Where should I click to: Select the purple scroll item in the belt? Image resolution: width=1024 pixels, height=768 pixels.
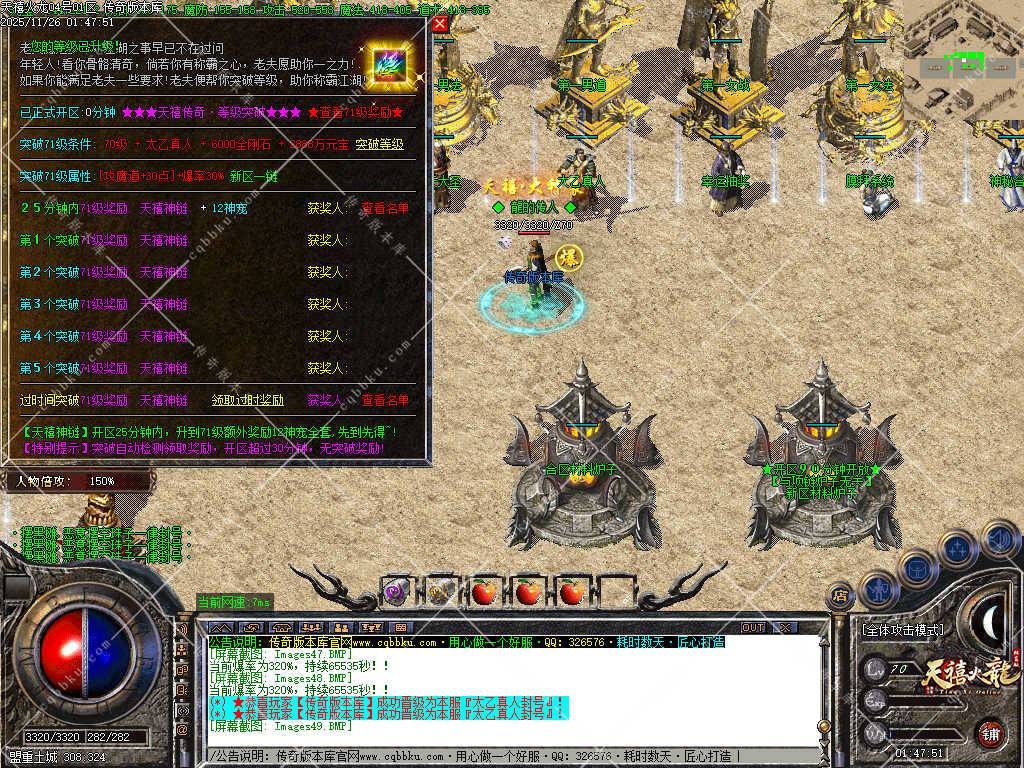point(396,591)
